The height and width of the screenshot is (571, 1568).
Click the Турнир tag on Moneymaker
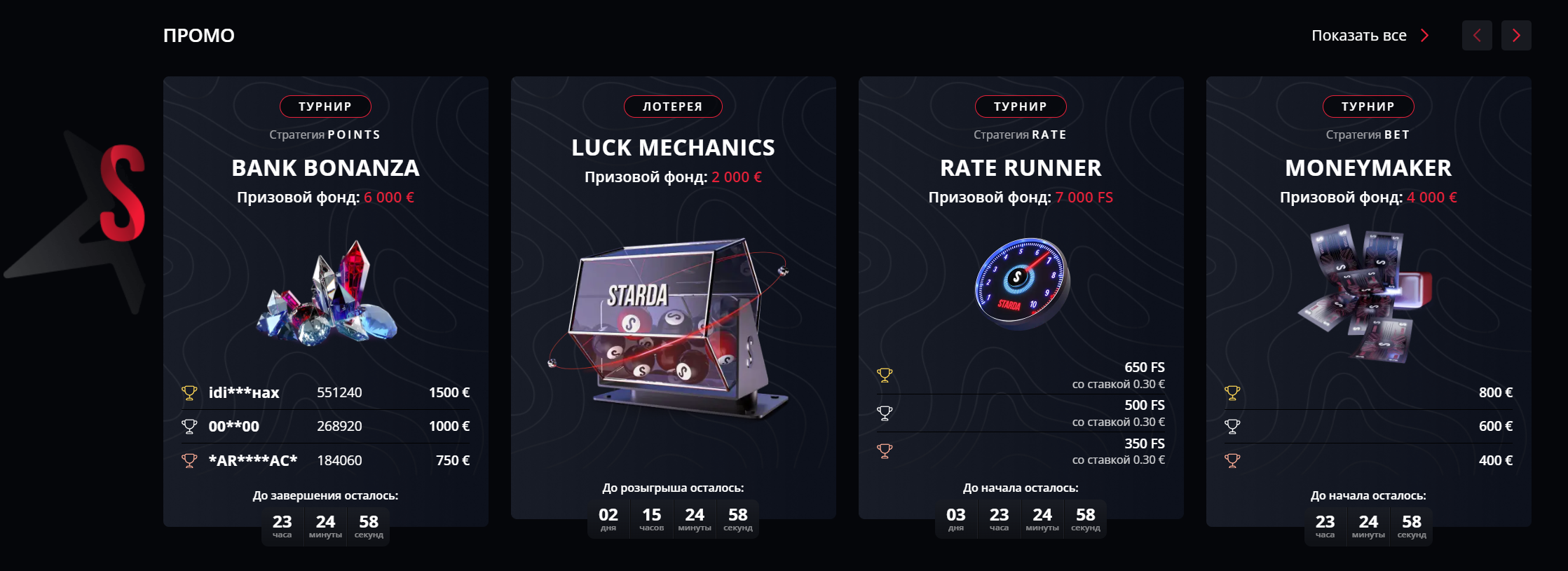click(x=1368, y=106)
